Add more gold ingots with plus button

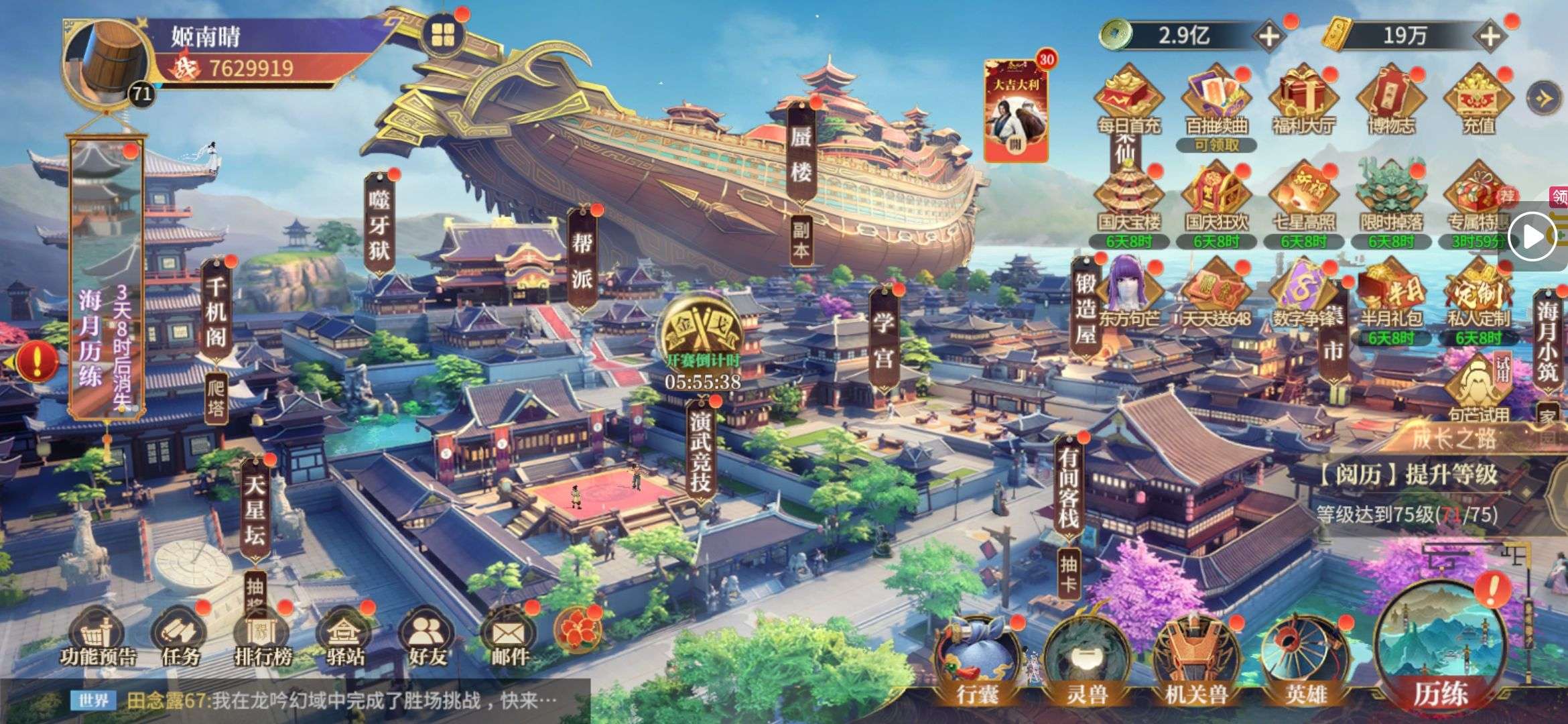(1489, 36)
